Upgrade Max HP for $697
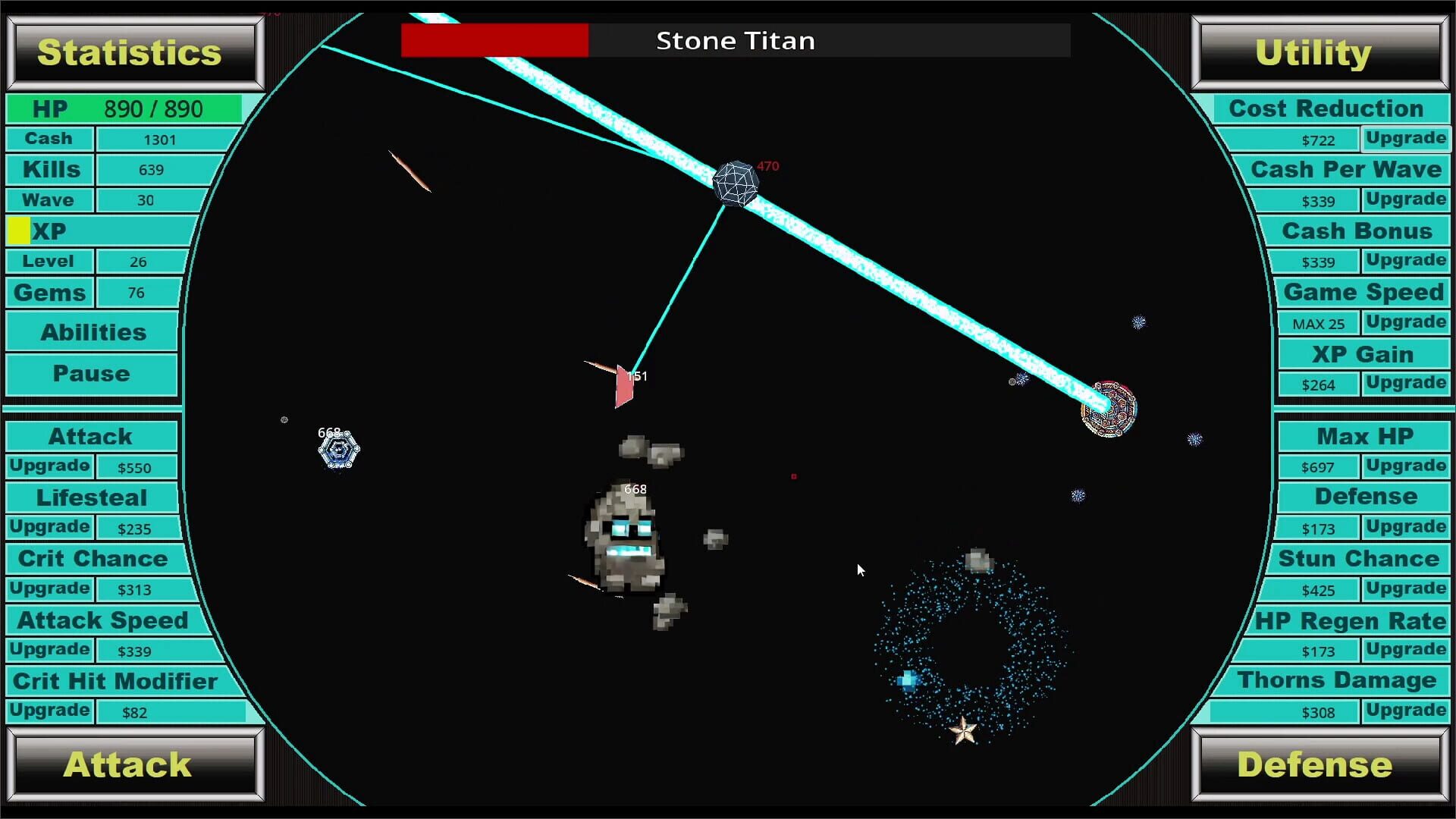The width and height of the screenshot is (1456, 819). click(x=1405, y=466)
